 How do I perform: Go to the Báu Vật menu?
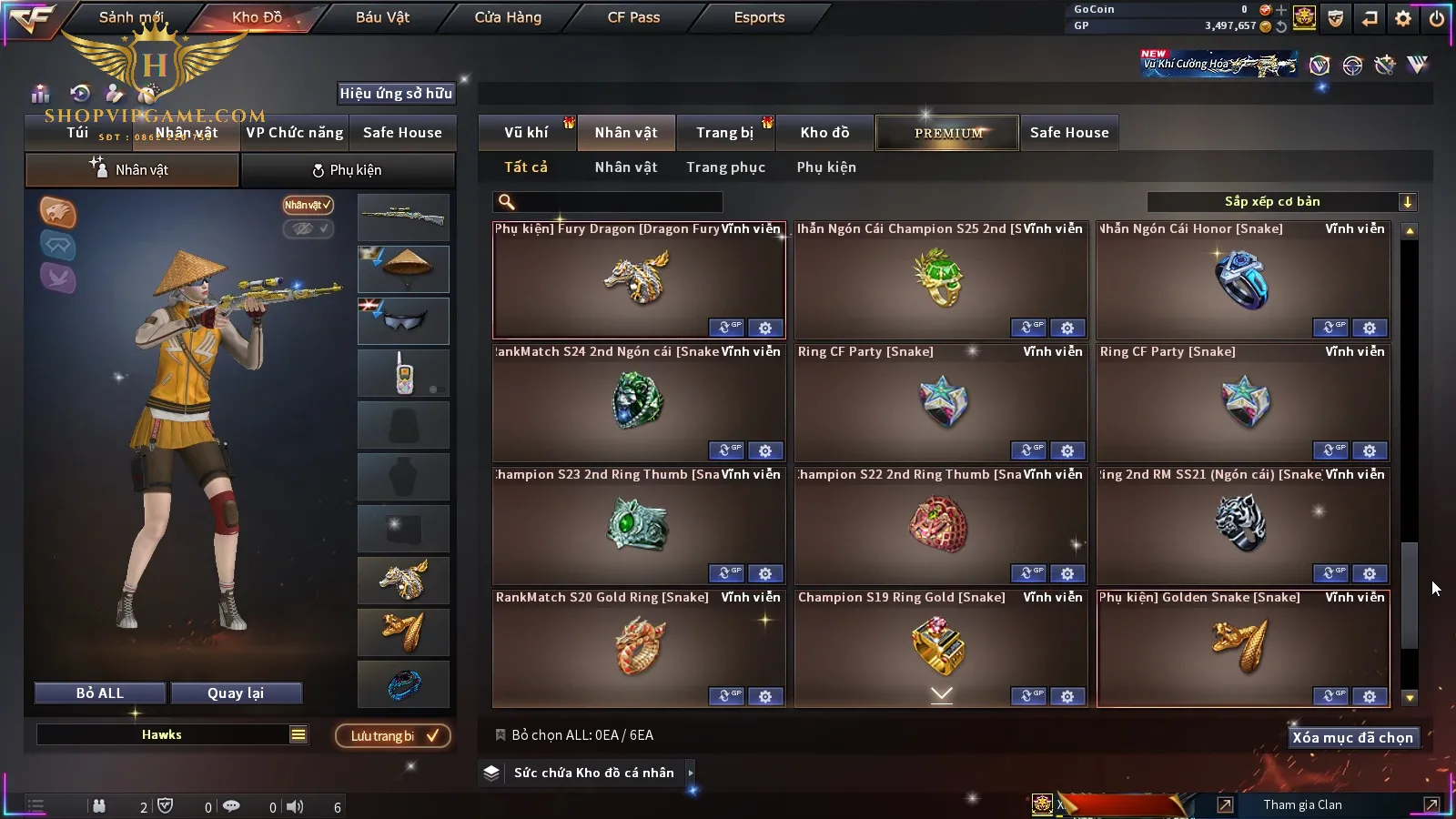coord(382,17)
